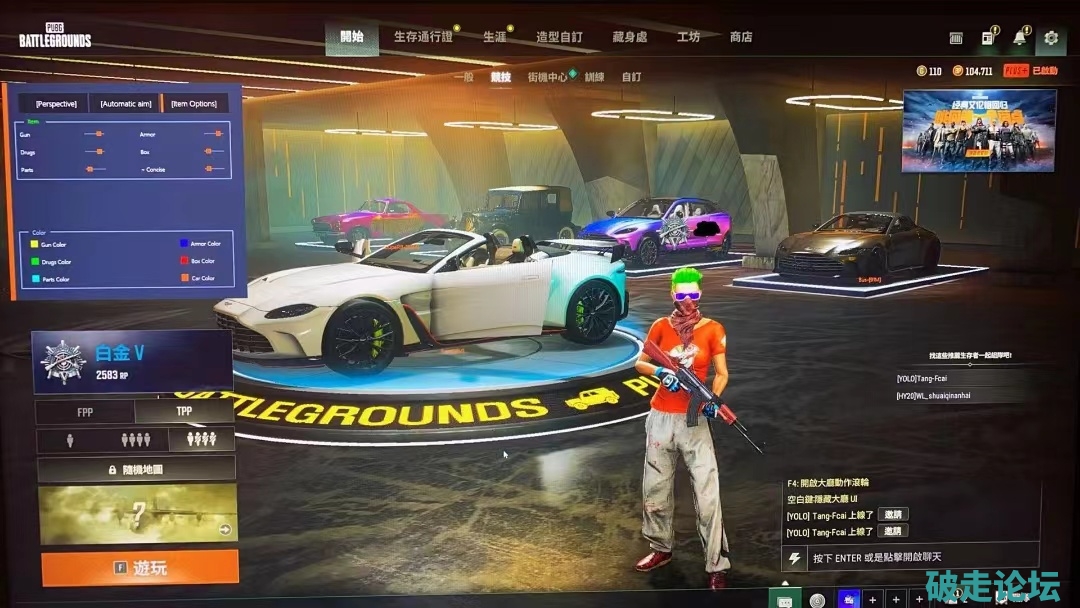Open the 生存通行證 survivor pass tab

(x=423, y=37)
